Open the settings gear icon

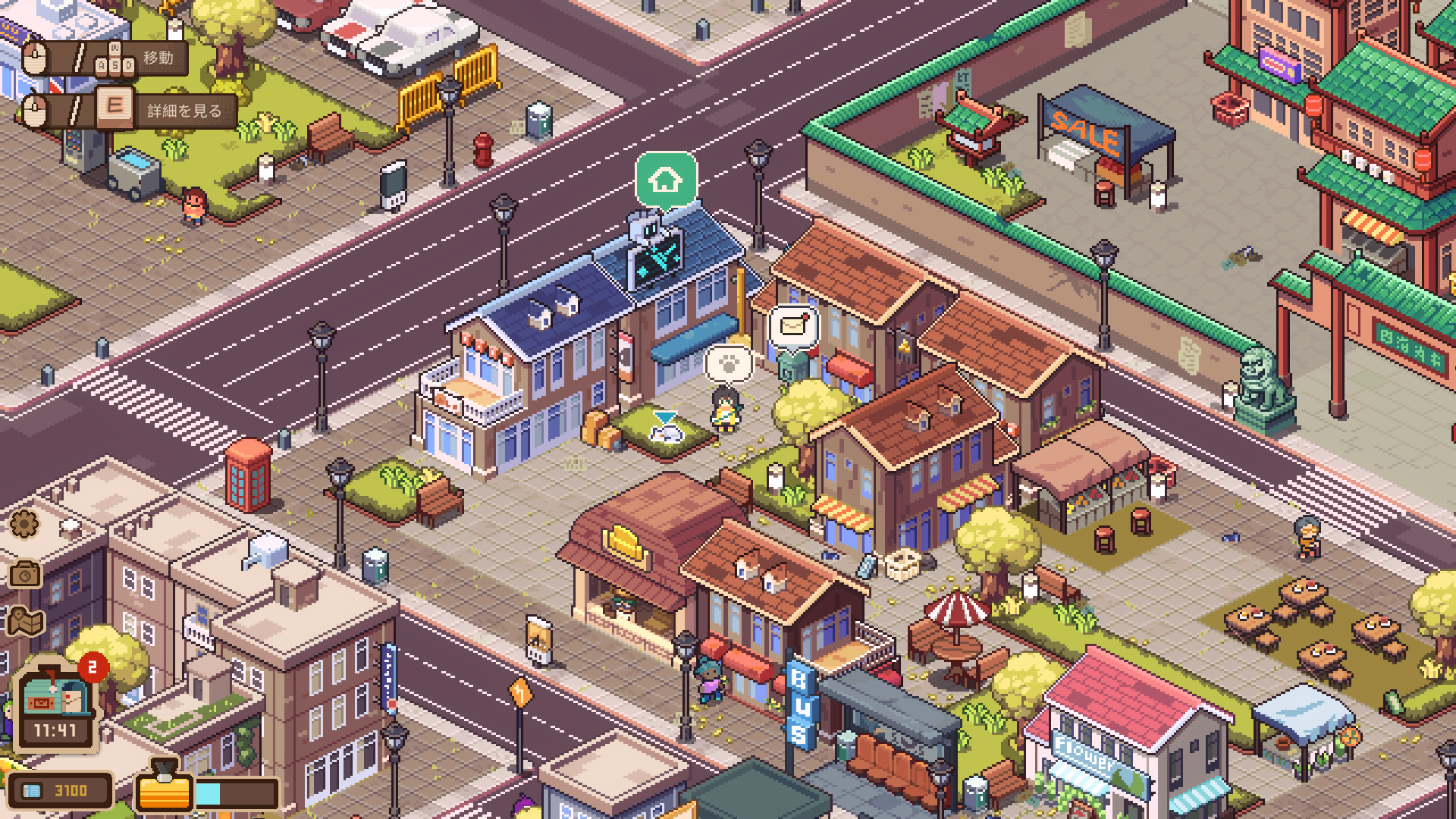(24, 524)
